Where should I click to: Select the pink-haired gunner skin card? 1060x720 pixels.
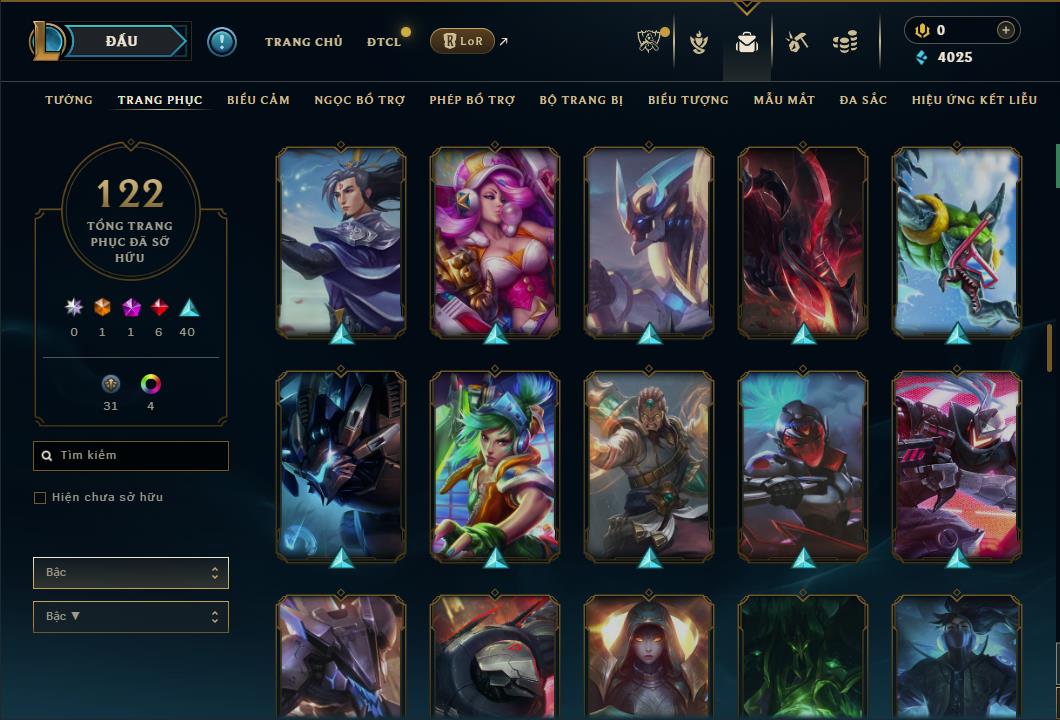pos(495,241)
